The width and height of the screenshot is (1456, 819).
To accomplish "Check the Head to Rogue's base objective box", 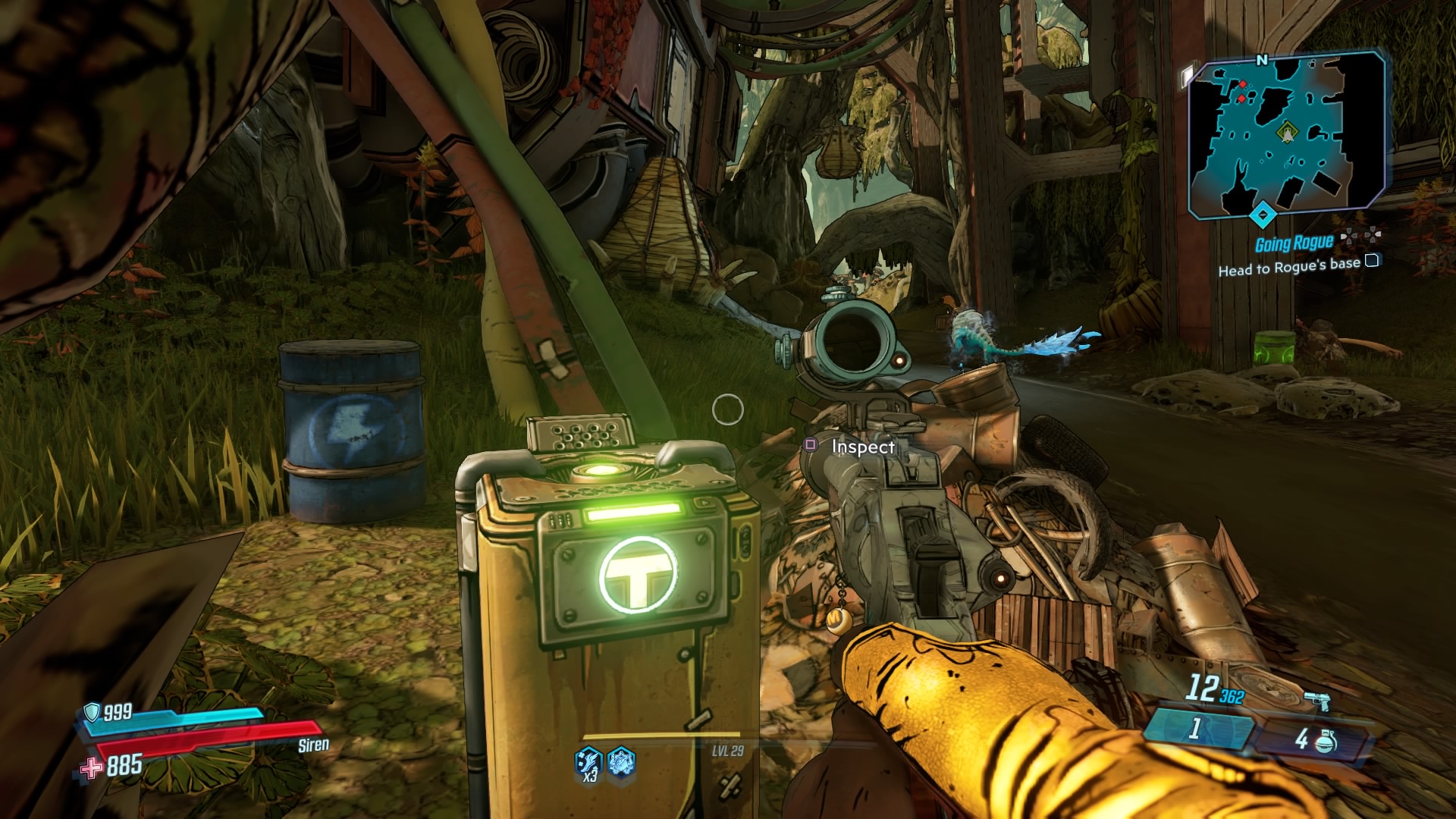I will (1373, 262).
